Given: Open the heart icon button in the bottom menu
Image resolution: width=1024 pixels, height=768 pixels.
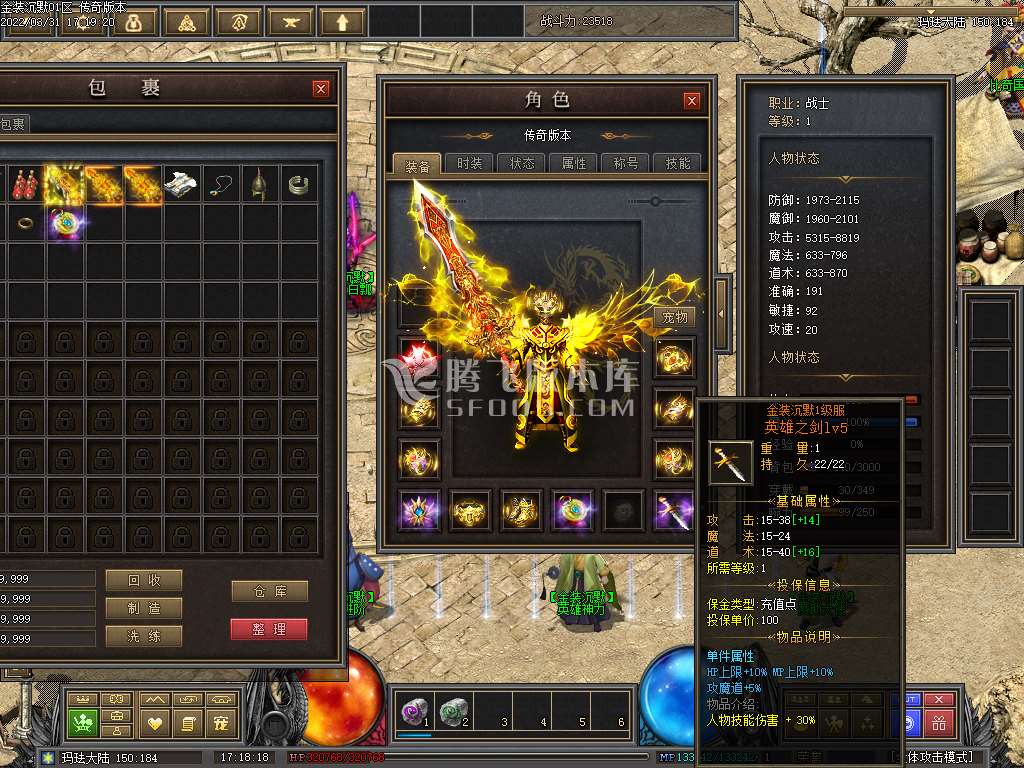Looking at the screenshot, I should pyautogui.click(x=155, y=722).
